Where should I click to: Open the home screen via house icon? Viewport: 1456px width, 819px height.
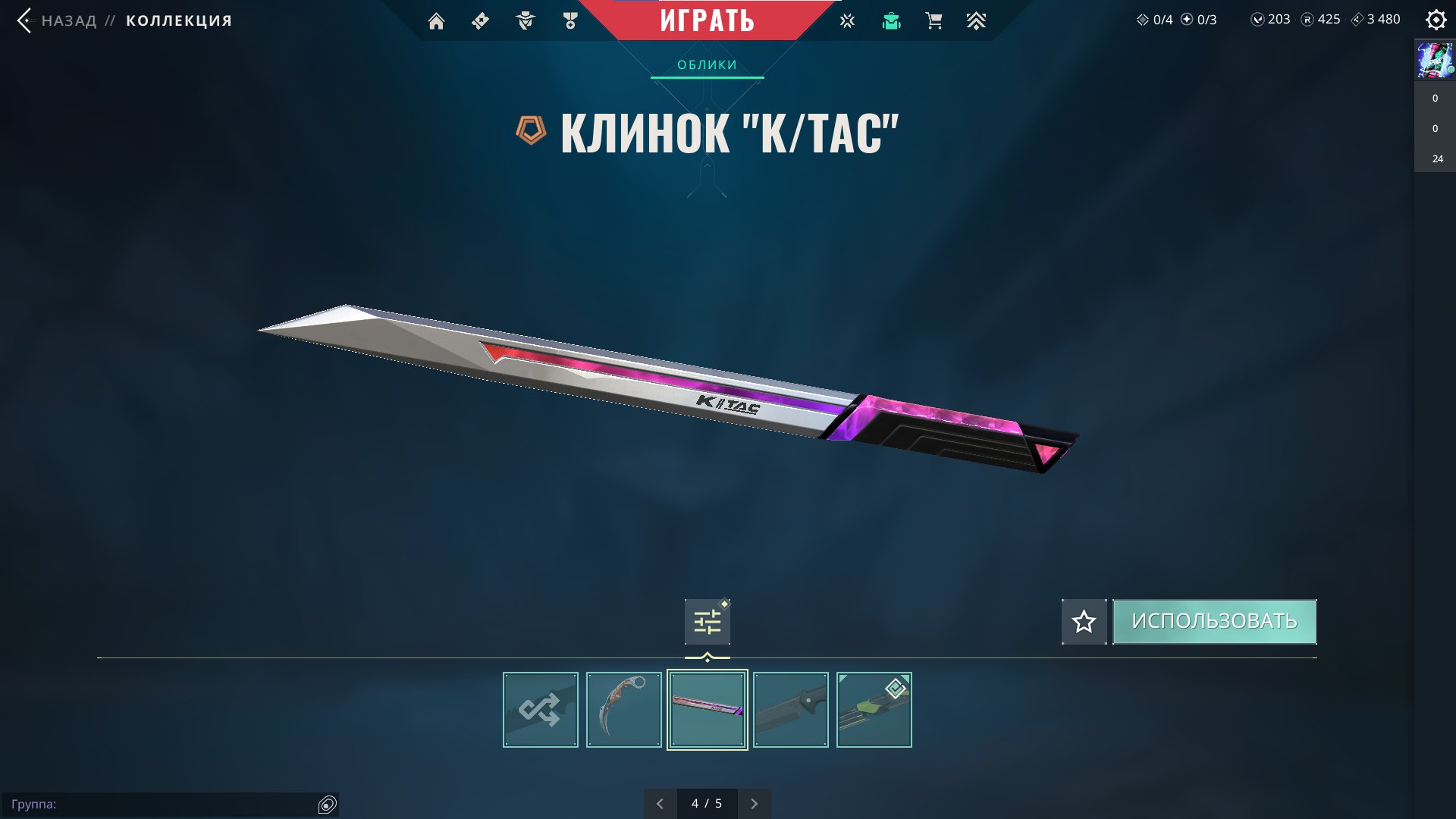click(x=436, y=21)
